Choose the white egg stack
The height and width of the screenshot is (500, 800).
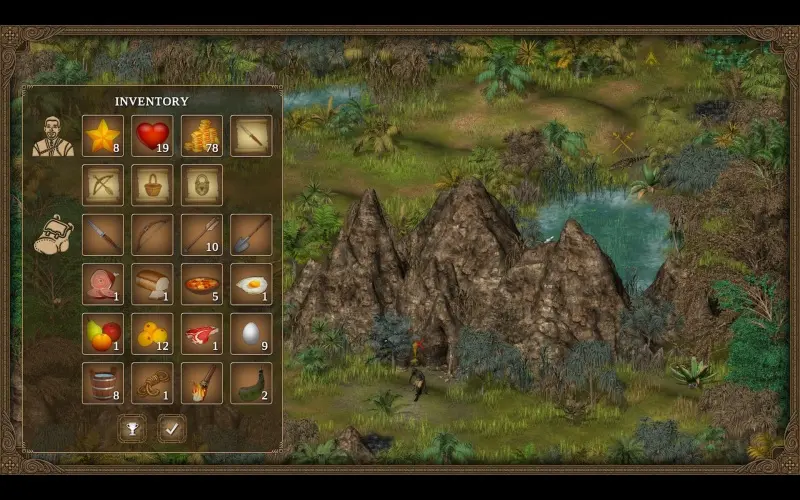click(x=251, y=333)
